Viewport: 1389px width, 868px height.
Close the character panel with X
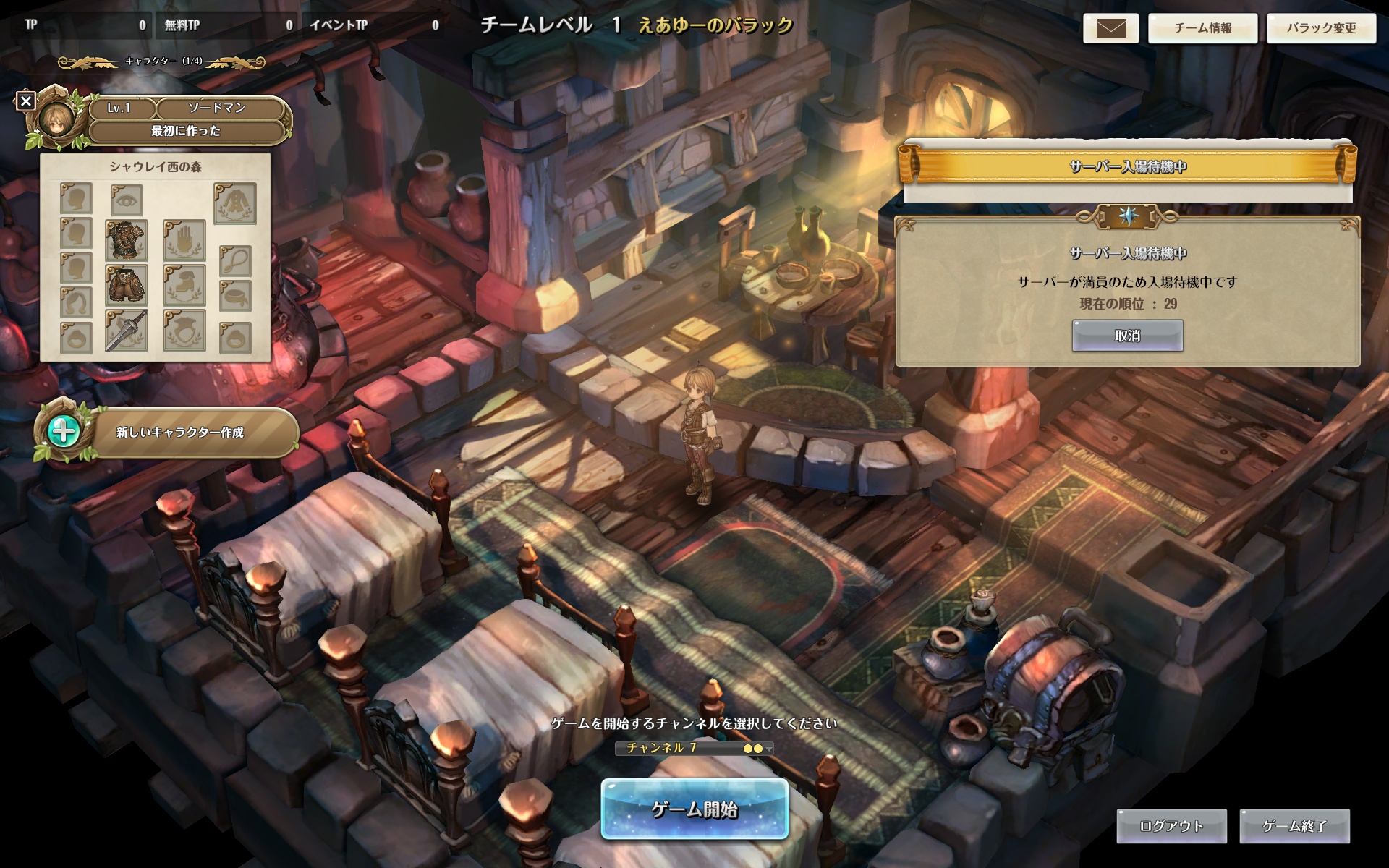pyautogui.click(x=26, y=101)
